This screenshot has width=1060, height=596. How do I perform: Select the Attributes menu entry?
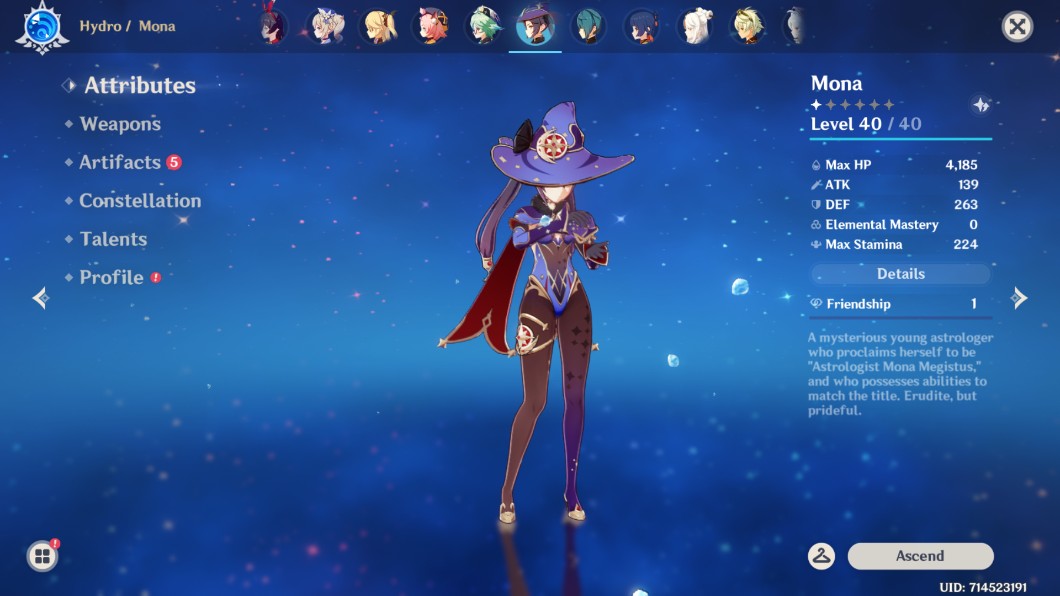[139, 86]
